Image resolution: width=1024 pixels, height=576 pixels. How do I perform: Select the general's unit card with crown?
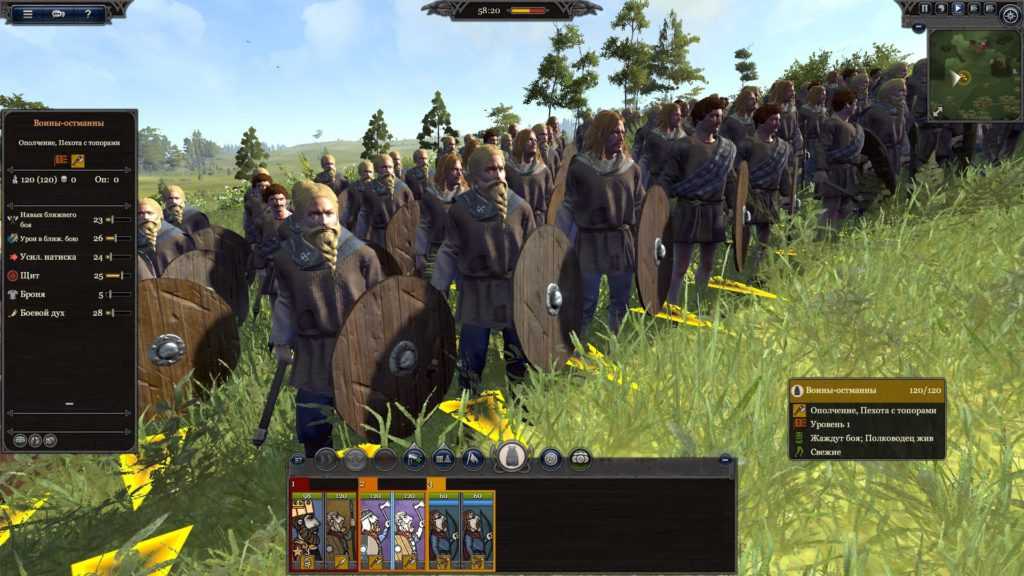(x=307, y=530)
